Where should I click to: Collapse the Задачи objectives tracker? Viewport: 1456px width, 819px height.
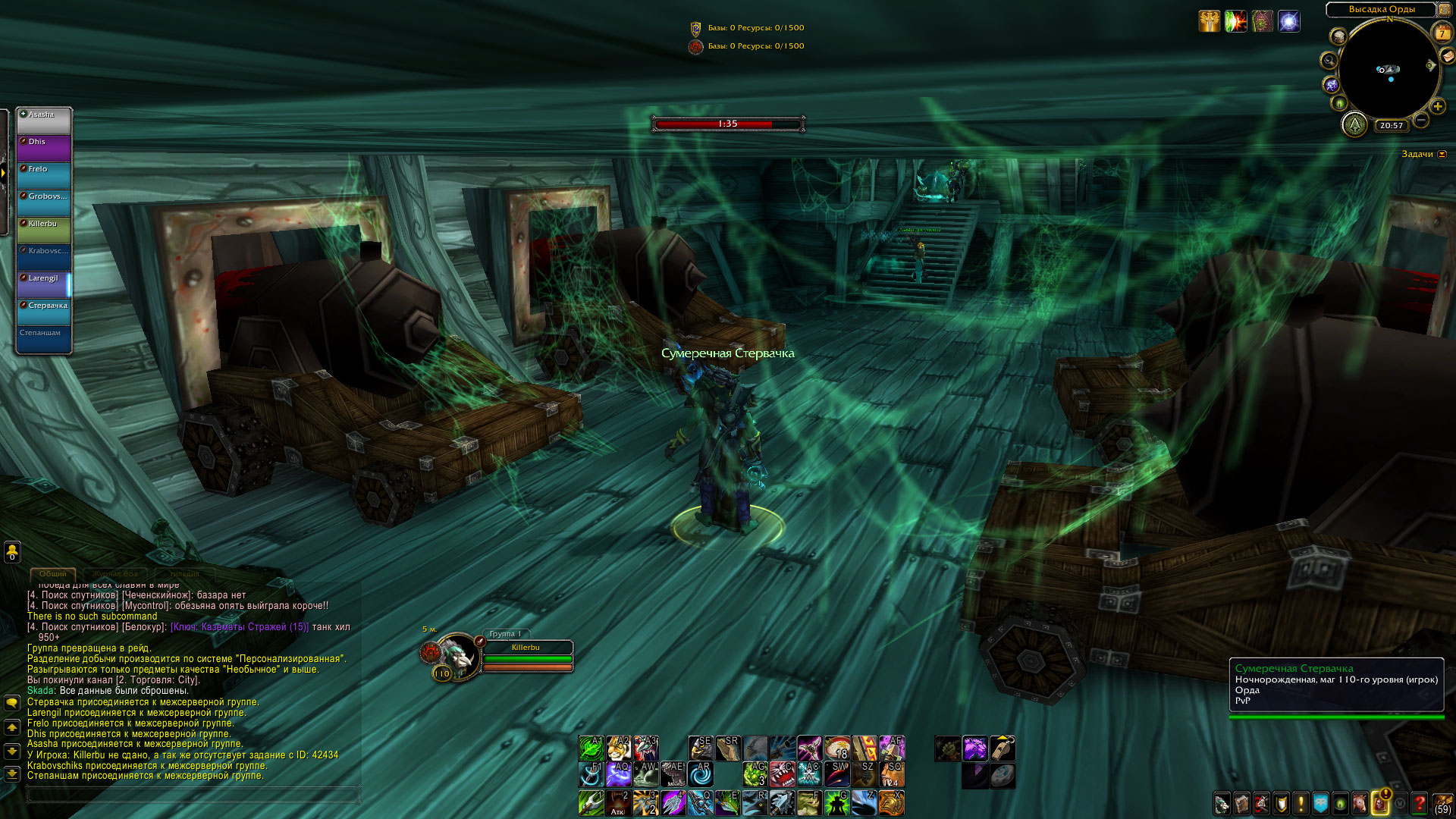(1442, 155)
